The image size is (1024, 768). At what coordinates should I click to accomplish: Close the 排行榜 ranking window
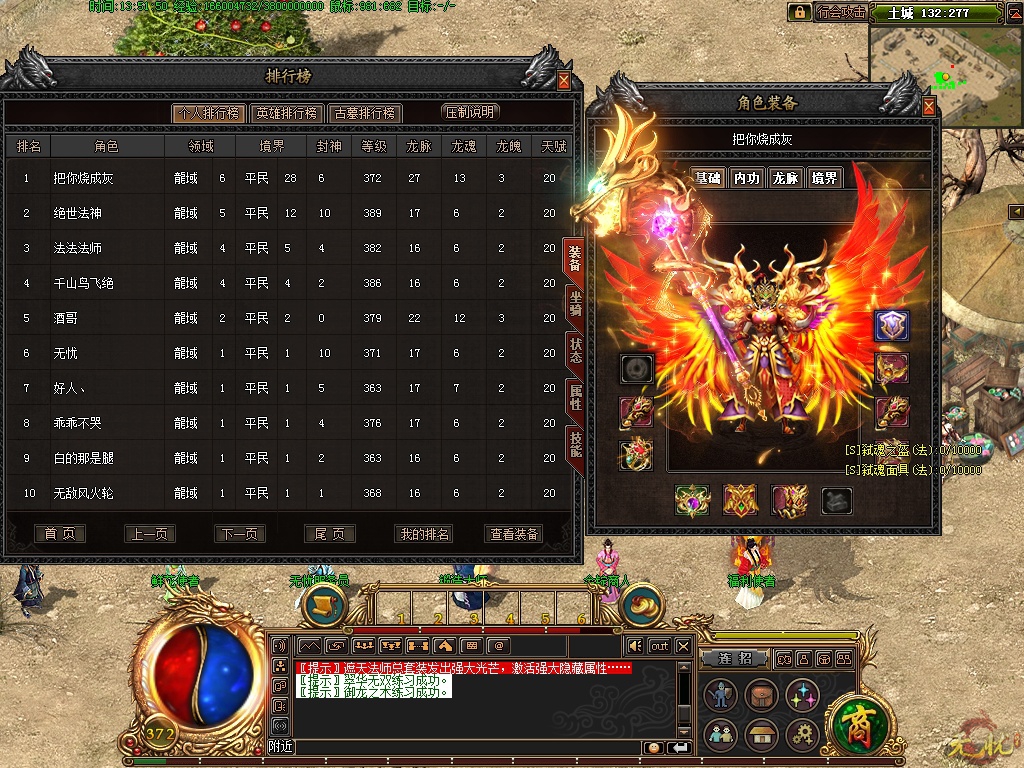(x=564, y=81)
